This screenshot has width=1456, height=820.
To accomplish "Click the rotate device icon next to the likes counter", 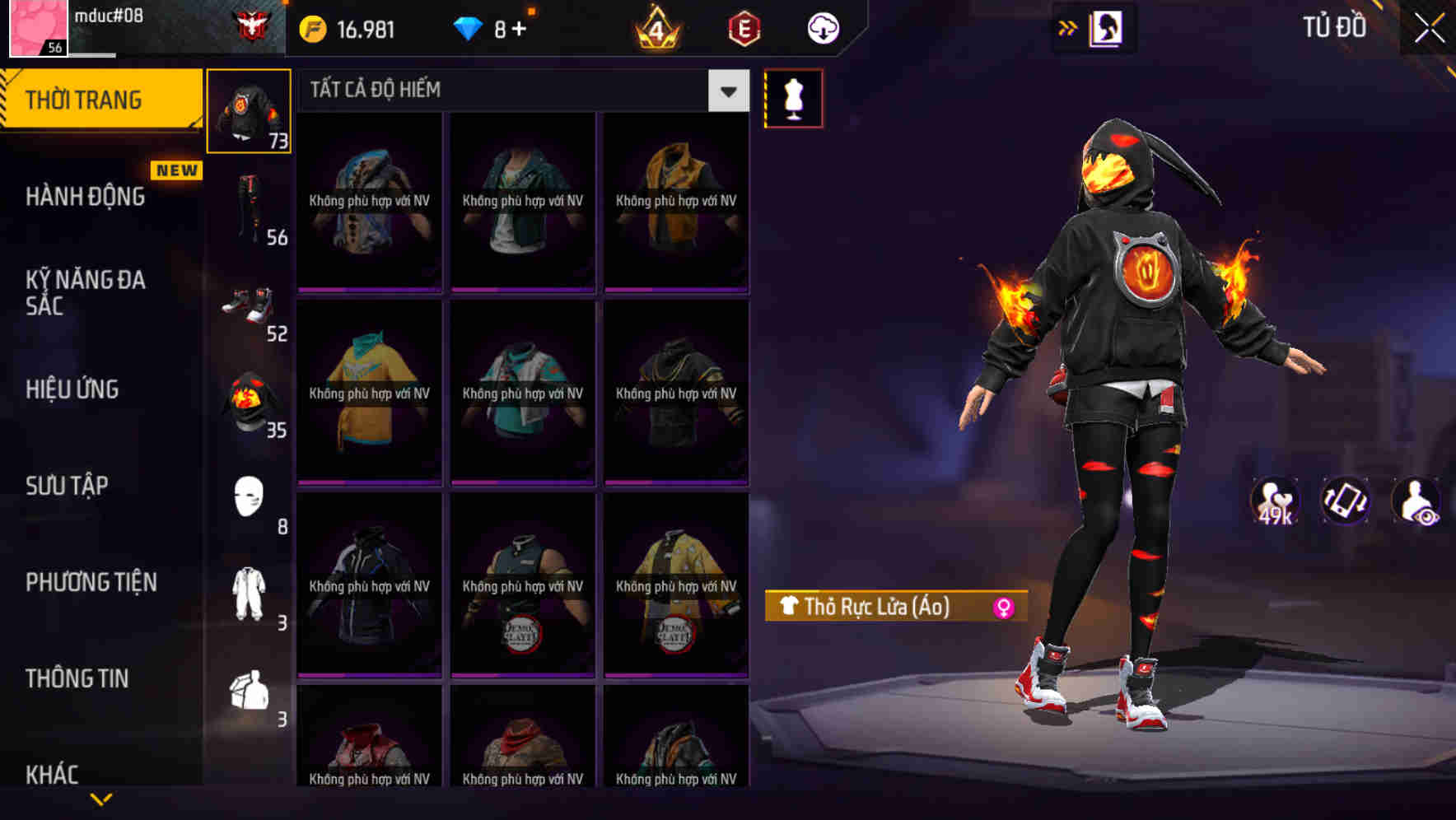I will coord(1346,502).
